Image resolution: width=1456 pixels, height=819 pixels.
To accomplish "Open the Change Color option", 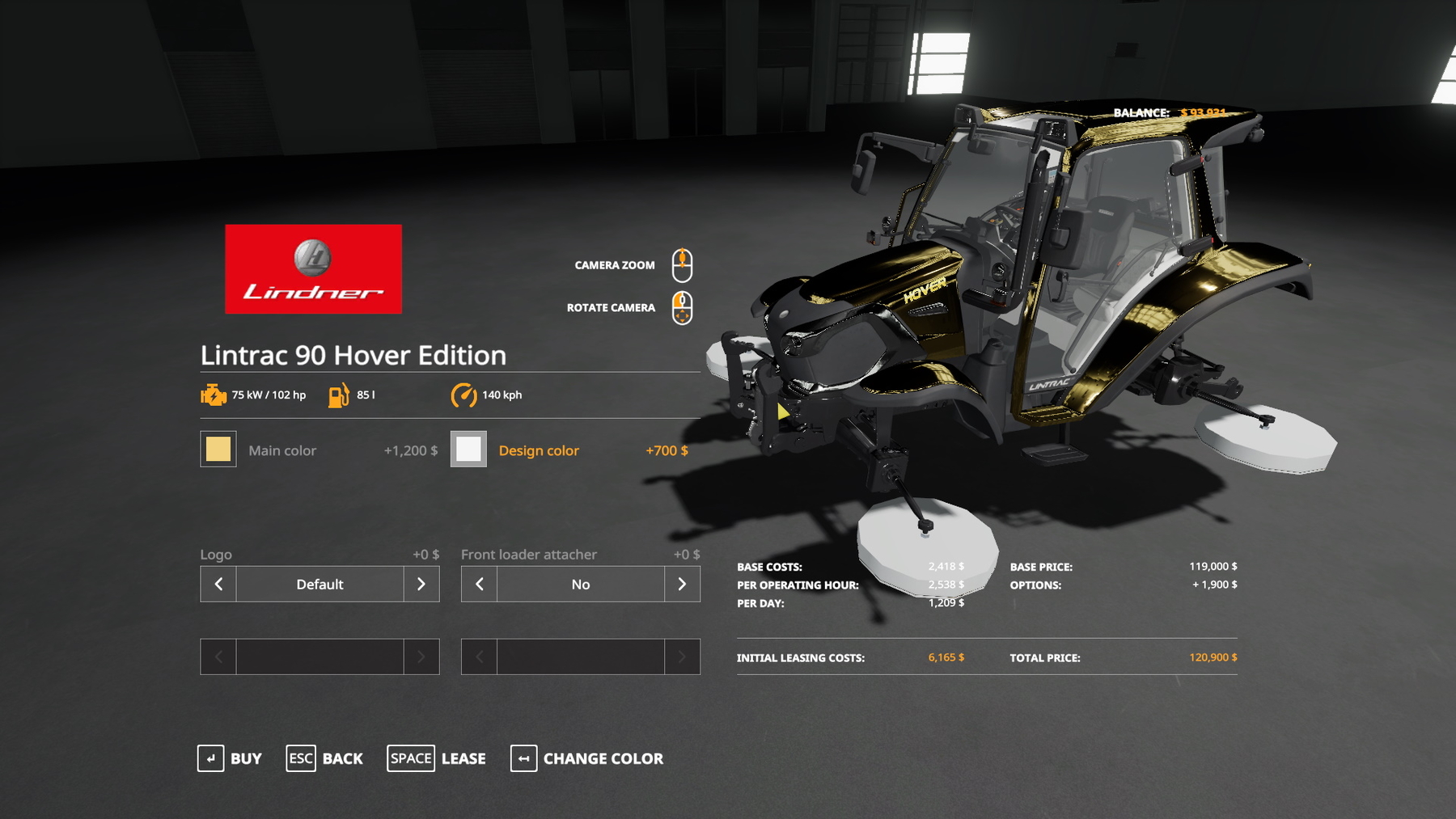I will [x=587, y=758].
